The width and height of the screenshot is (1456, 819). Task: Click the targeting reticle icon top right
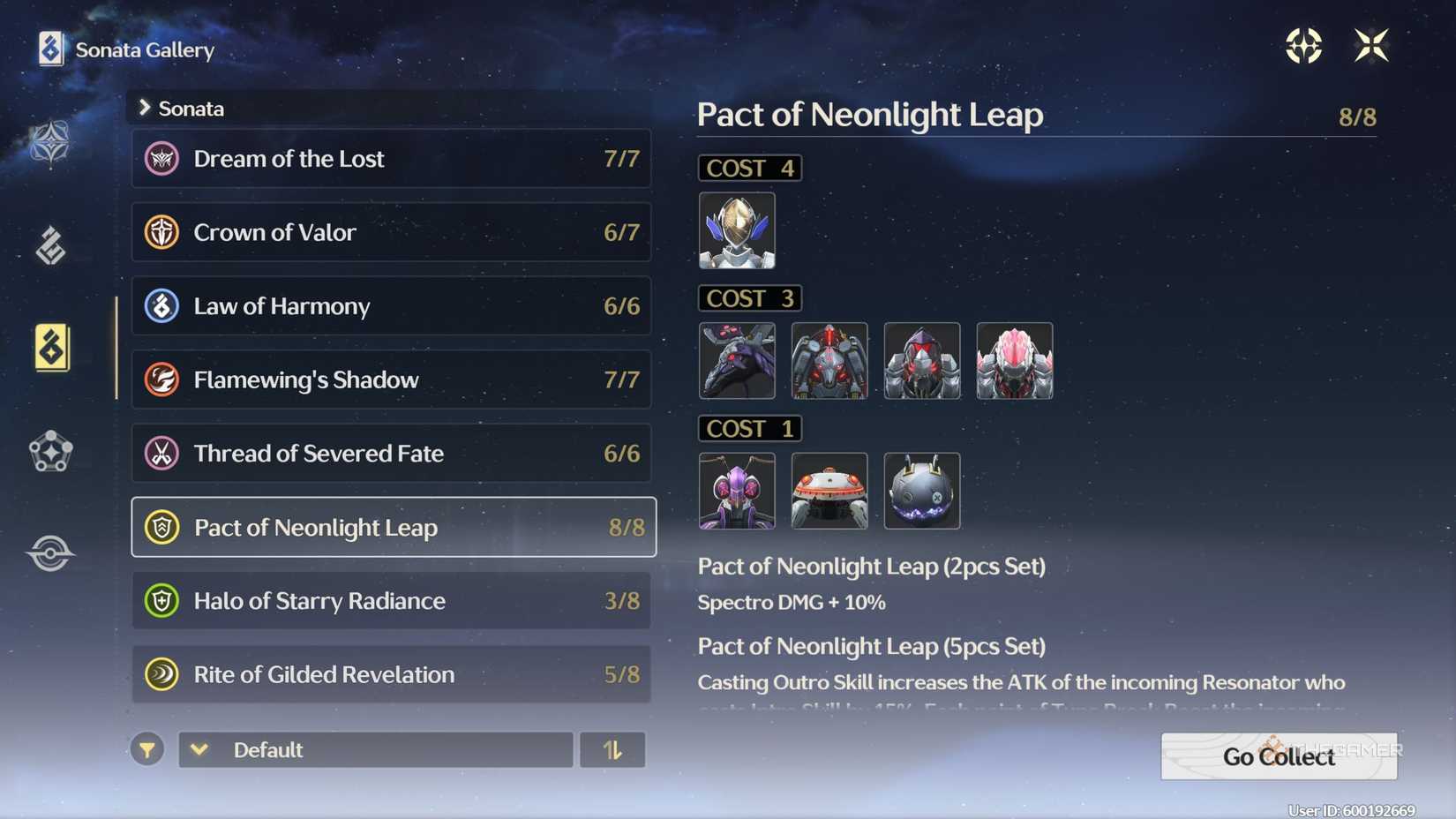pos(1303,46)
